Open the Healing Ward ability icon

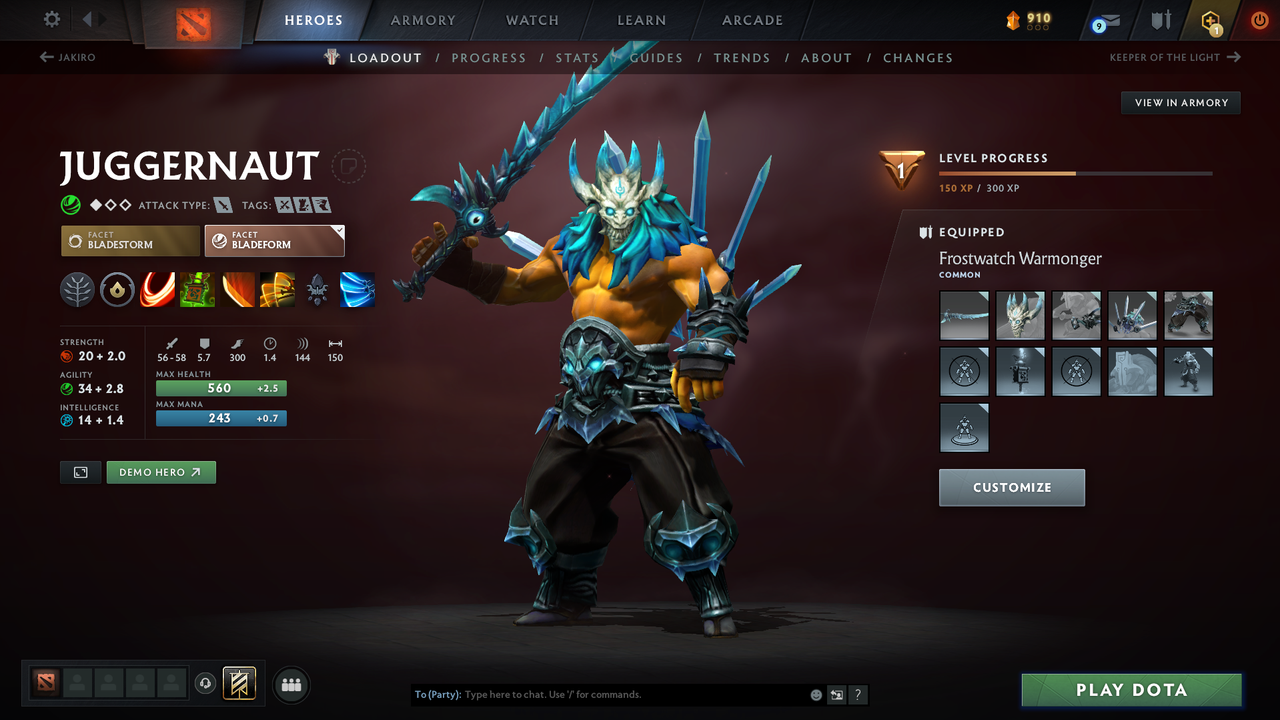[x=197, y=289]
